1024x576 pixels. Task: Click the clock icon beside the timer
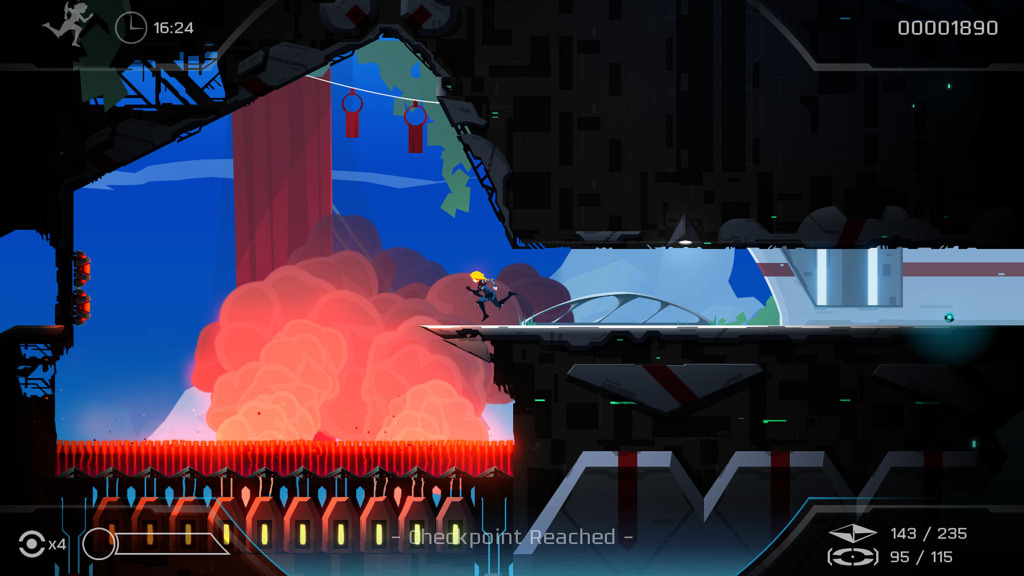[130, 27]
